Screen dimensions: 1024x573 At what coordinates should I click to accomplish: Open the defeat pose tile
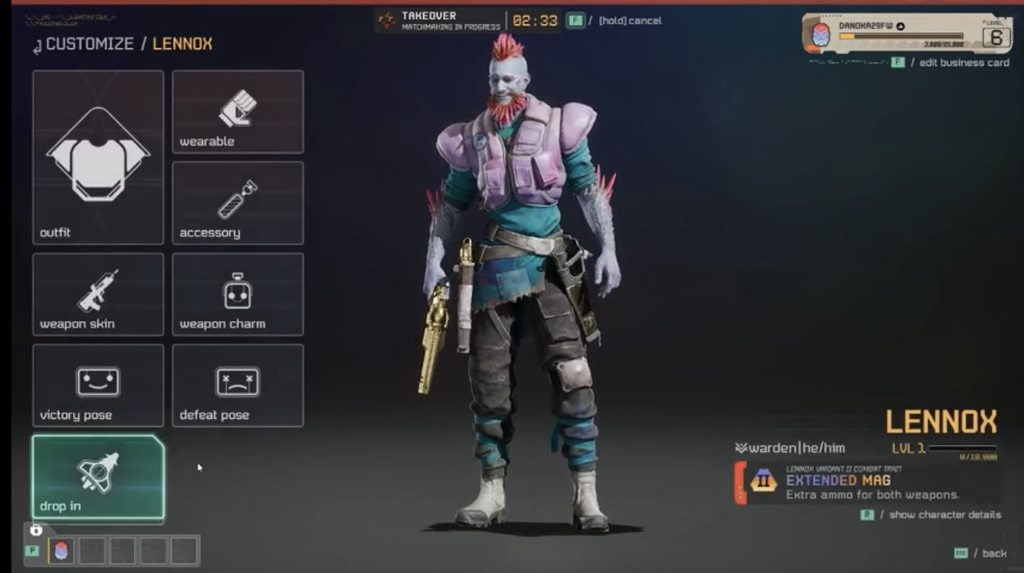click(238, 385)
